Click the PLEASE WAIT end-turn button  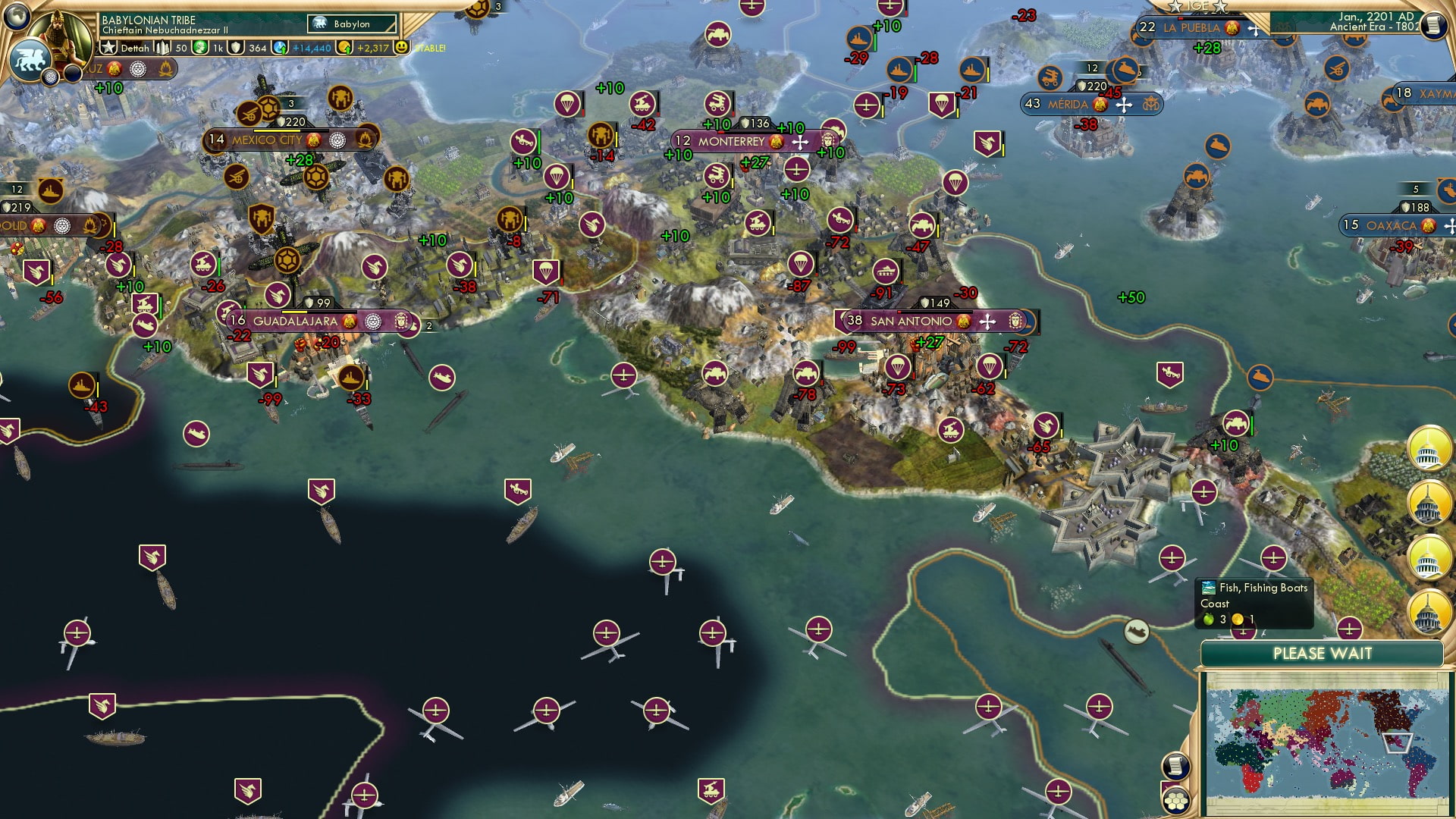pos(1323,653)
